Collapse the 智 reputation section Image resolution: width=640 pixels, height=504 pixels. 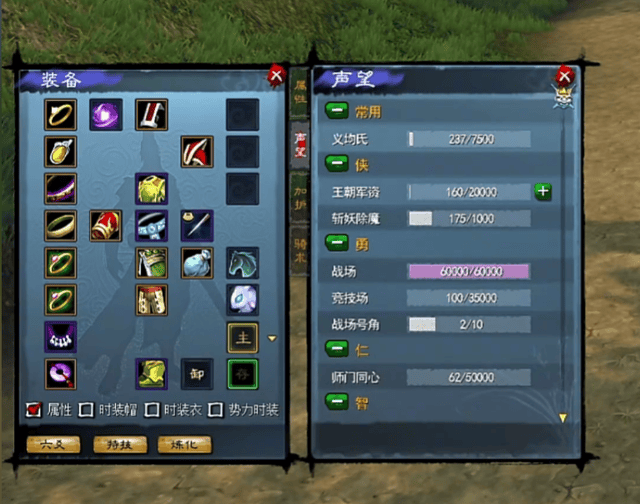tap(336, 401)
